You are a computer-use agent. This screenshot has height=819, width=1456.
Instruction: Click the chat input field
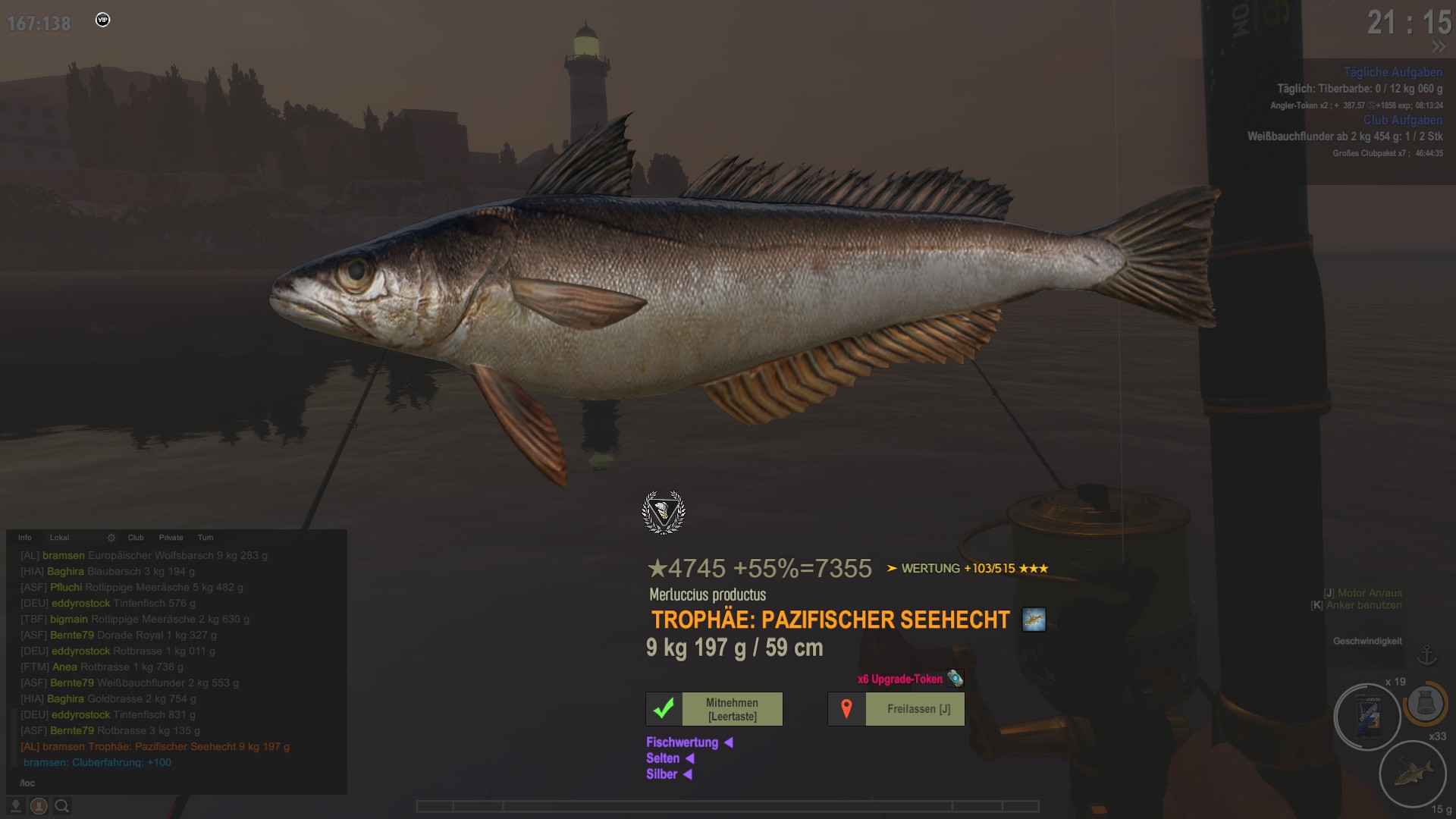coord(174,783)
